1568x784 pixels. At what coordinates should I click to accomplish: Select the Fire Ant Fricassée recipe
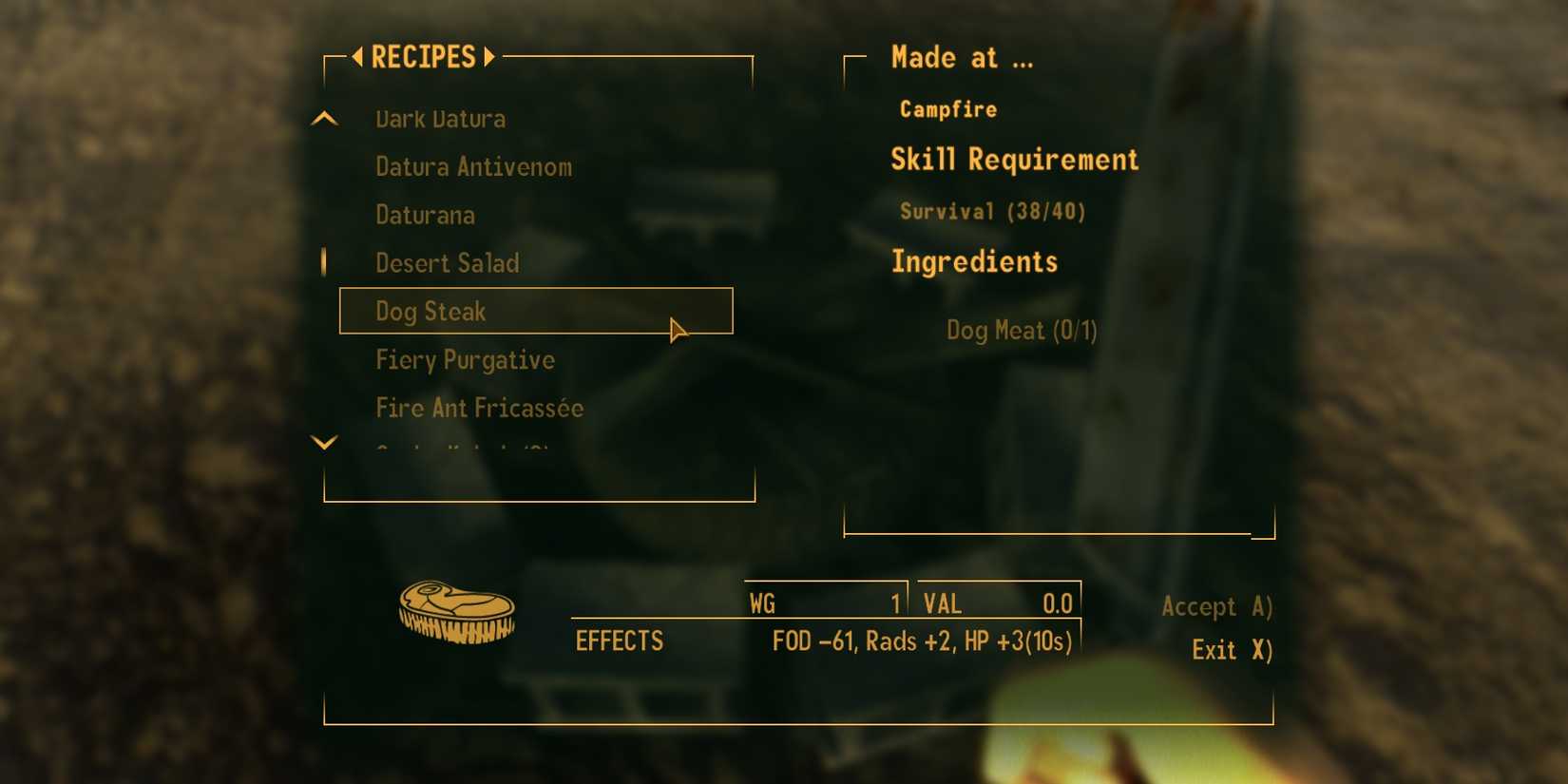[479, 408]
